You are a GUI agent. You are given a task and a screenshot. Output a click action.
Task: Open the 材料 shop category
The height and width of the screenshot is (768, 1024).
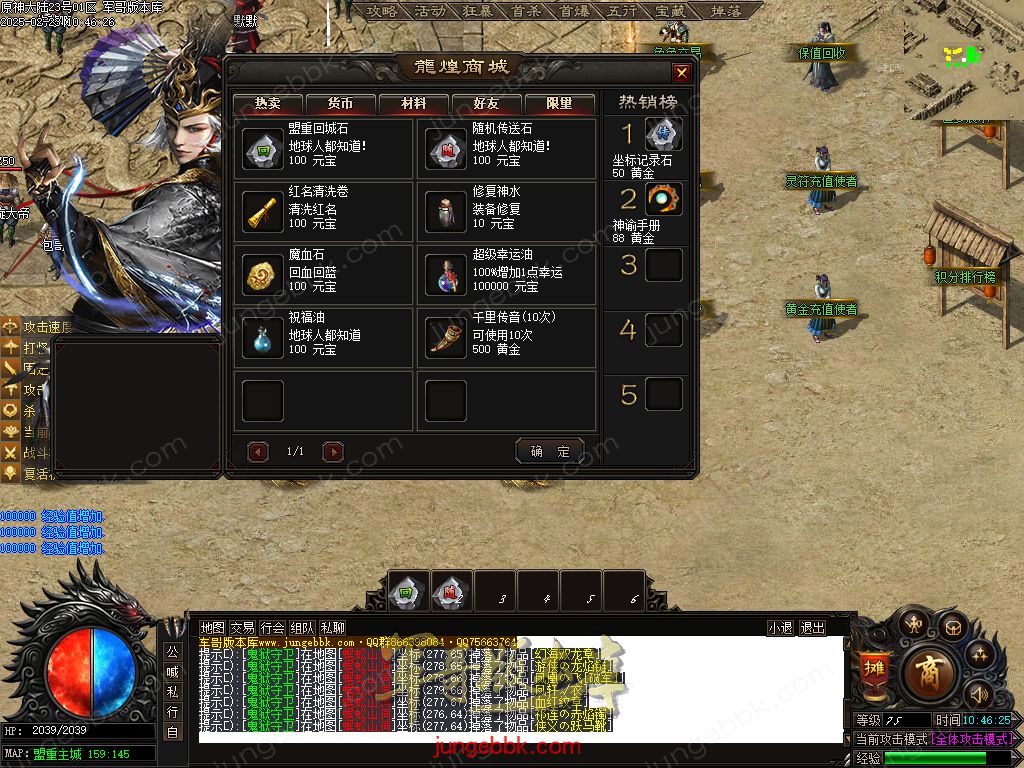[413, 104]
